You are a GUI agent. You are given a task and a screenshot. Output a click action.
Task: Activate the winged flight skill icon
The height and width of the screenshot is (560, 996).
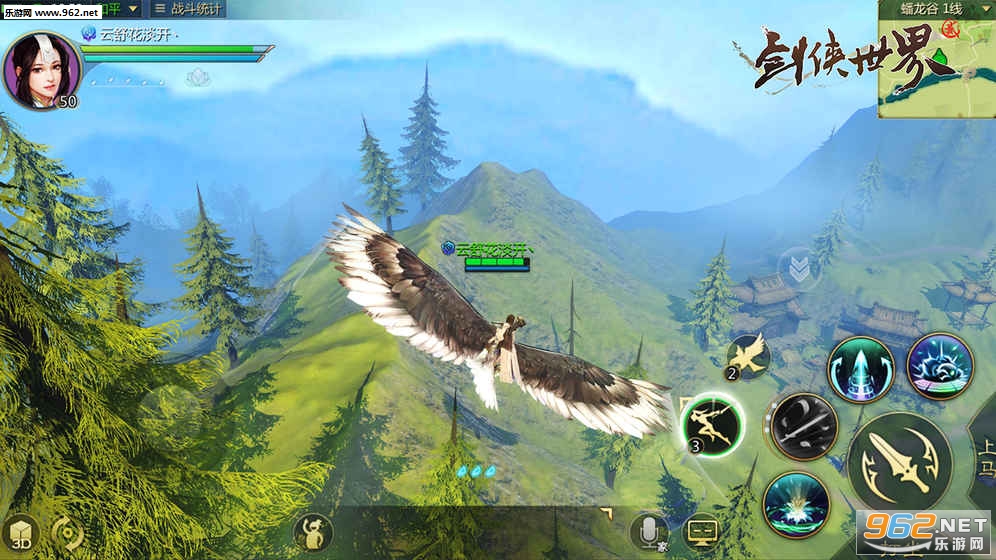(x=748, y=357)
